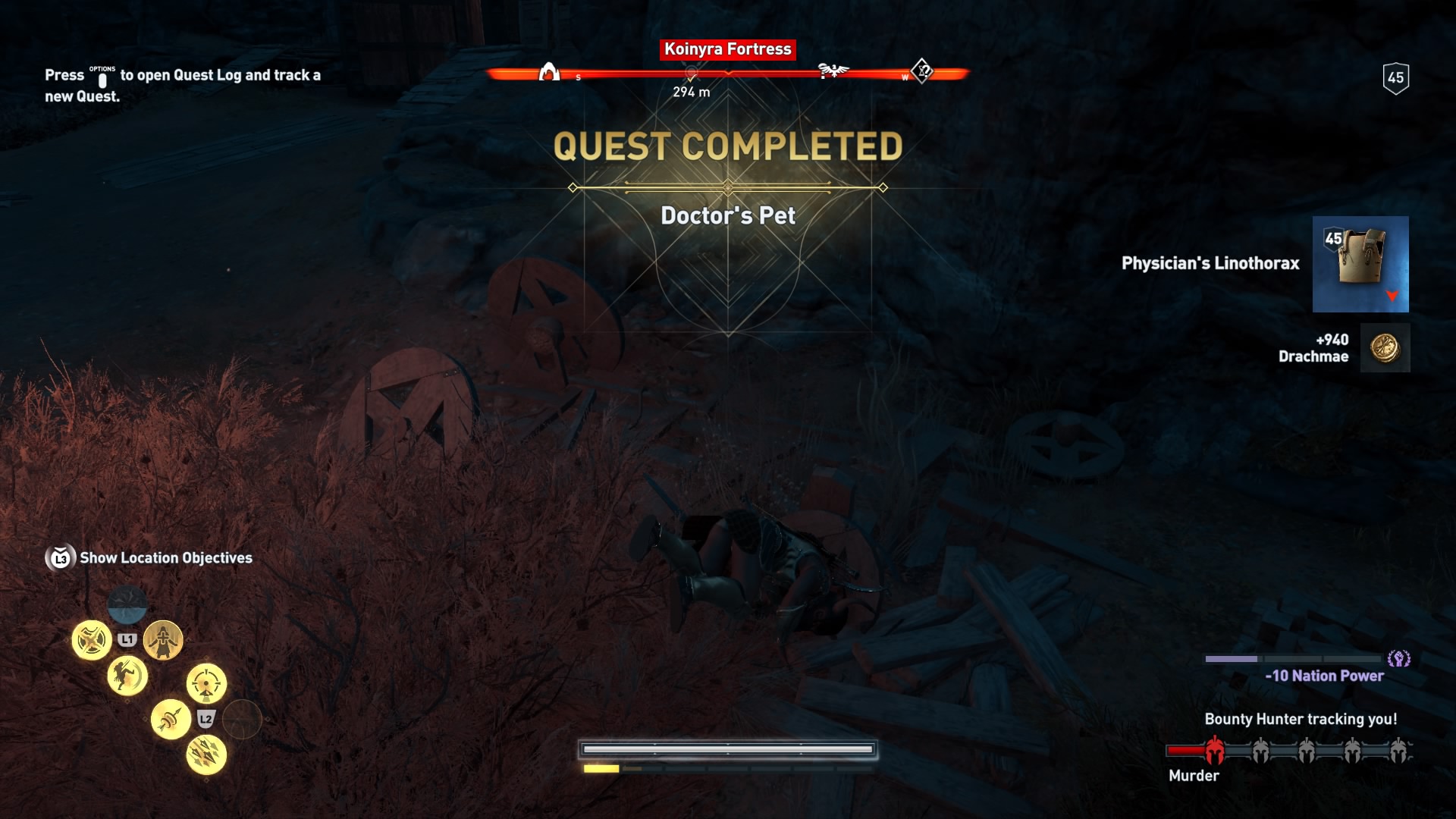
Task: Click the eagle emblem icon on the compass
Action: 835,71
